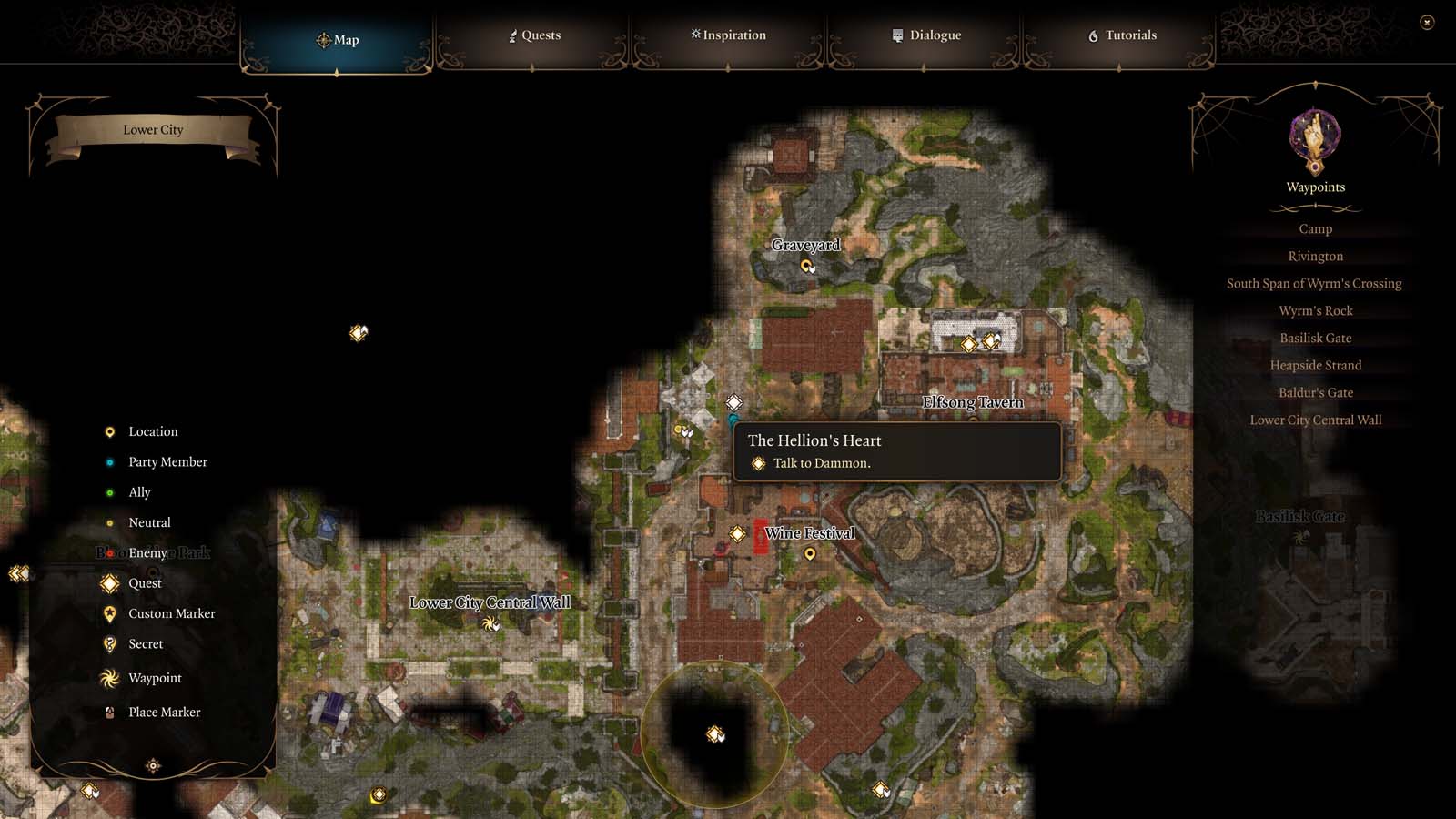Toggle the Ally marker visibility
Screen dimensions: 1456x819
tap(109, 491)
